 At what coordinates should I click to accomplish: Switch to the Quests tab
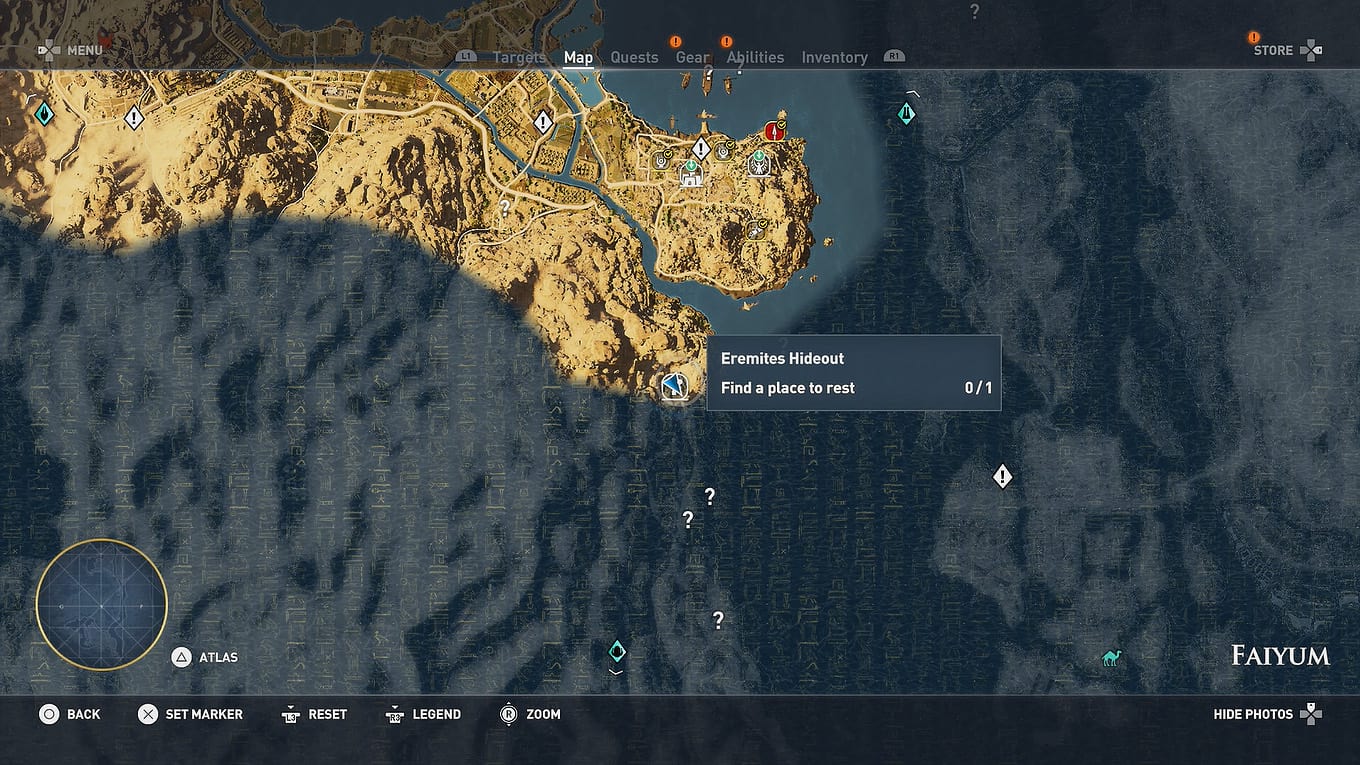coord(634,57)
